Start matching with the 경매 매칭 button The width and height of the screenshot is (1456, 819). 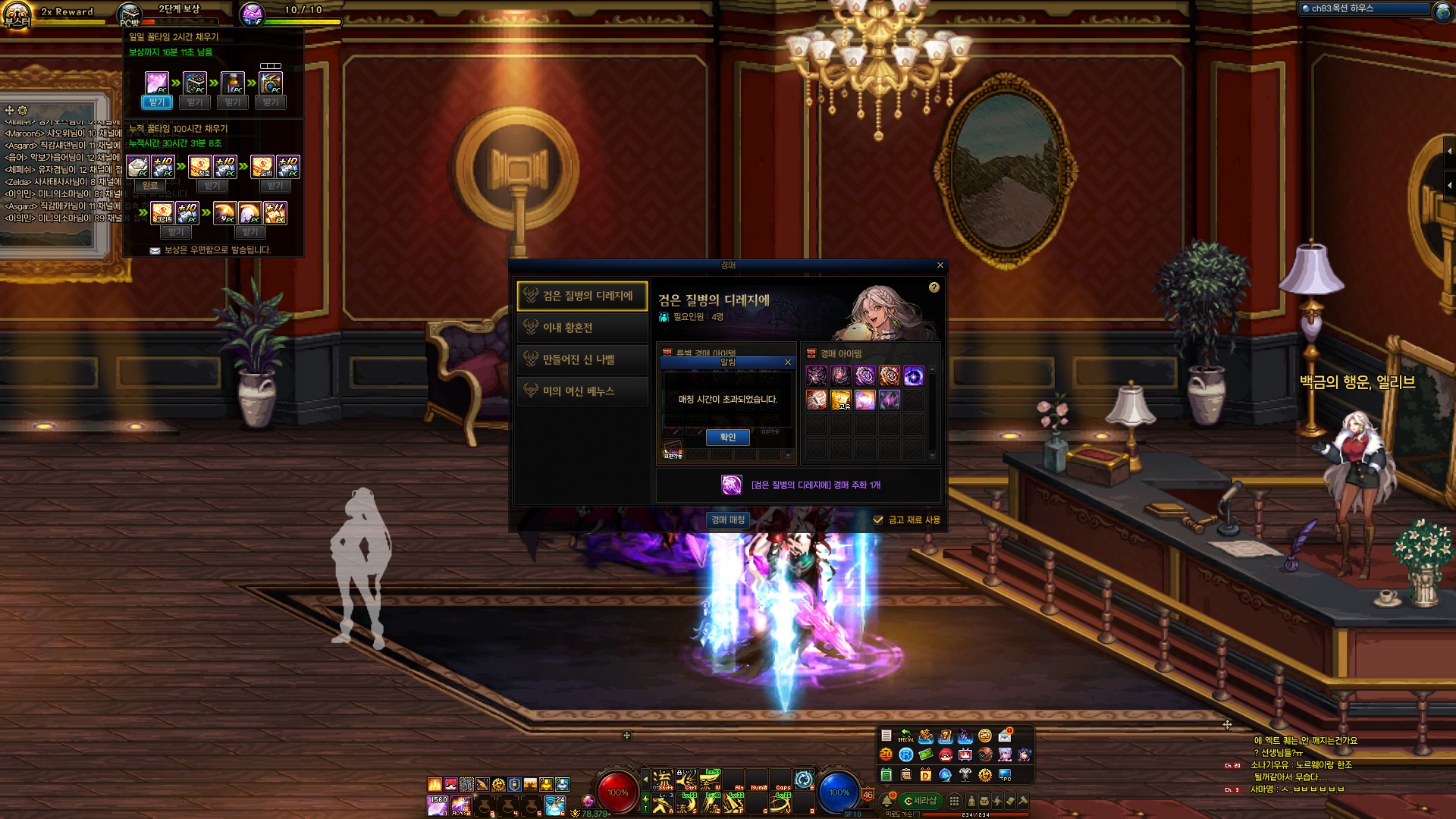pos(728,519)
